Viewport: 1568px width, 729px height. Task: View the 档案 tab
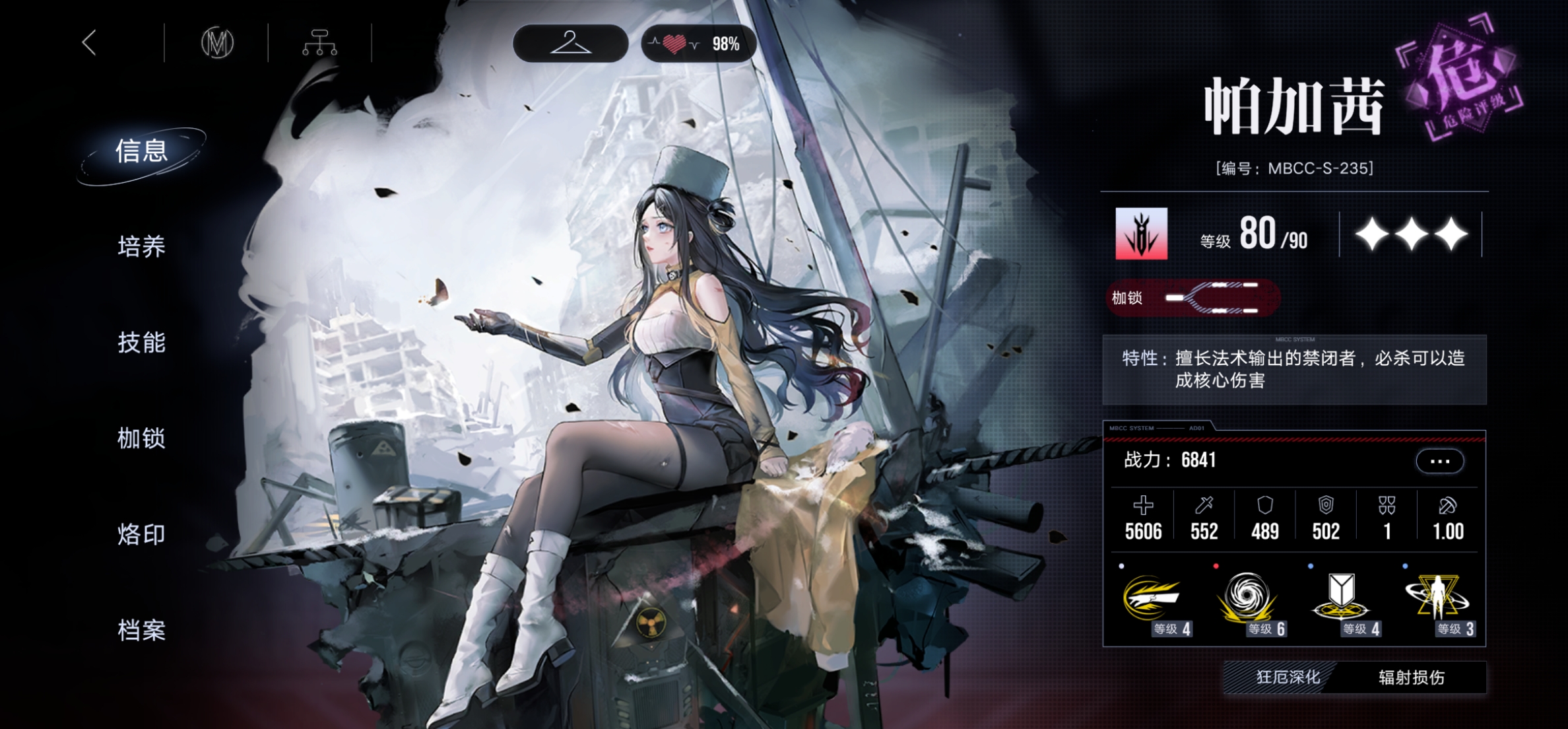[142, 630]
